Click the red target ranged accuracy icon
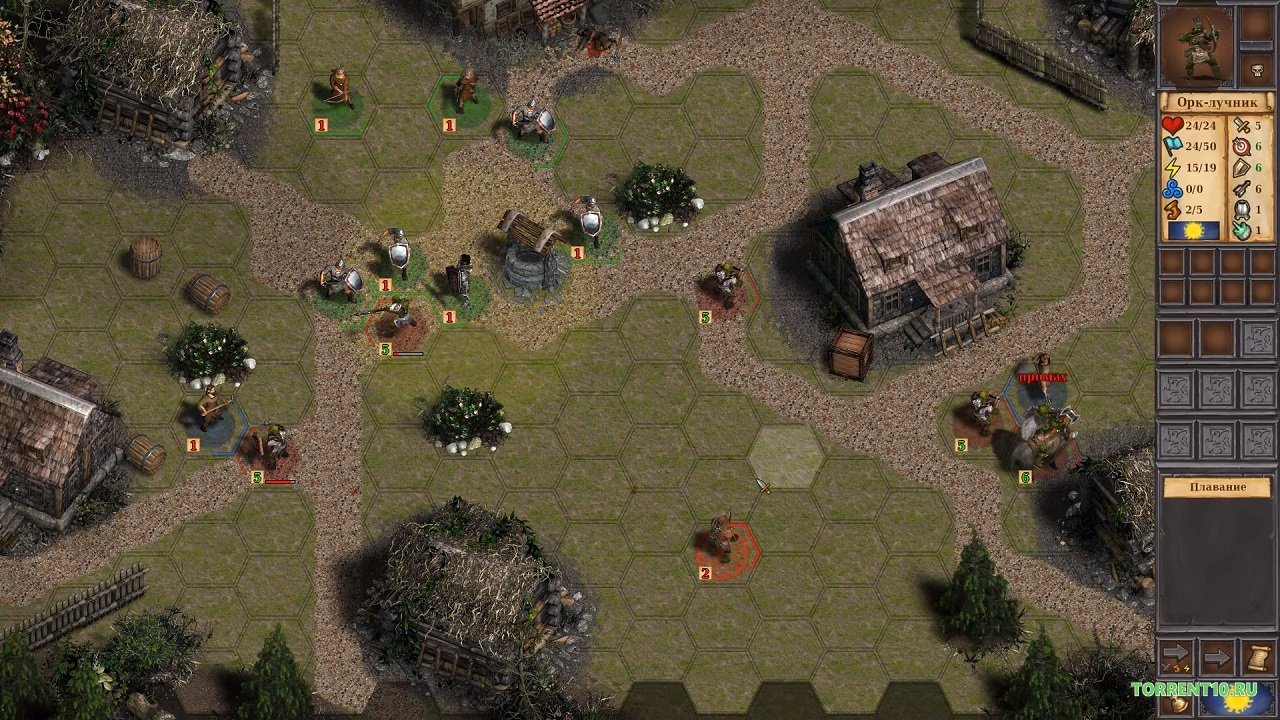Image resolution: width=1280 pixels, height=720 pixels. click(1240, 146)
